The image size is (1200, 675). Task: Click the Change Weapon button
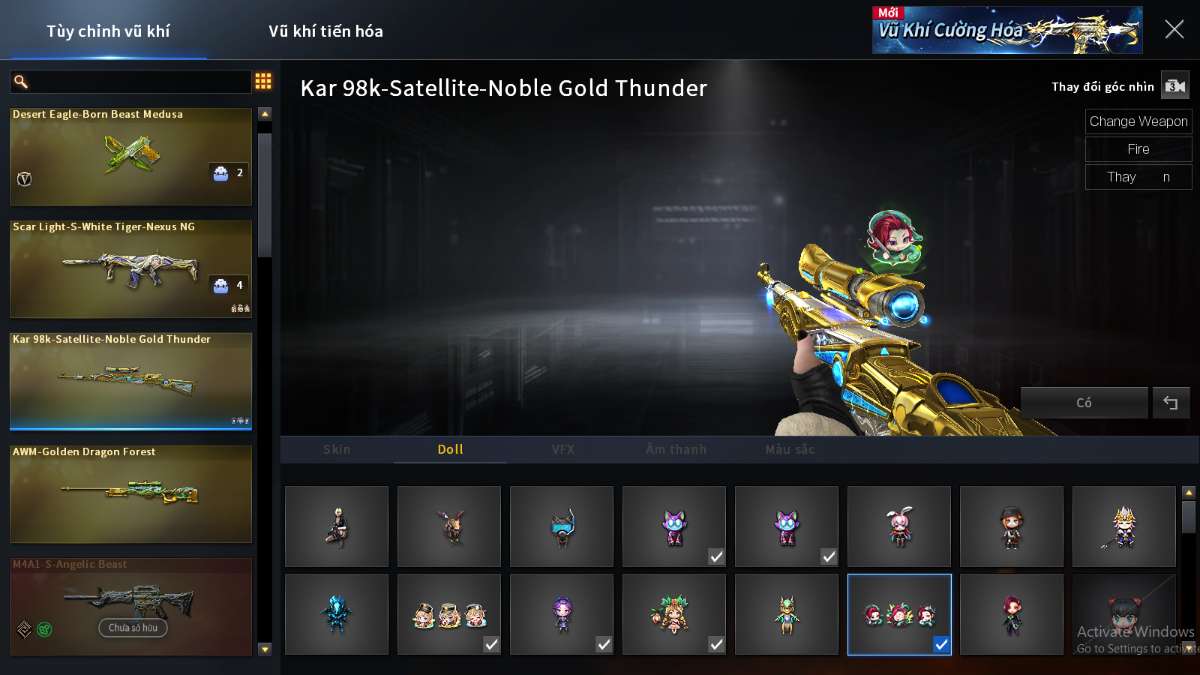(1138, 122)
